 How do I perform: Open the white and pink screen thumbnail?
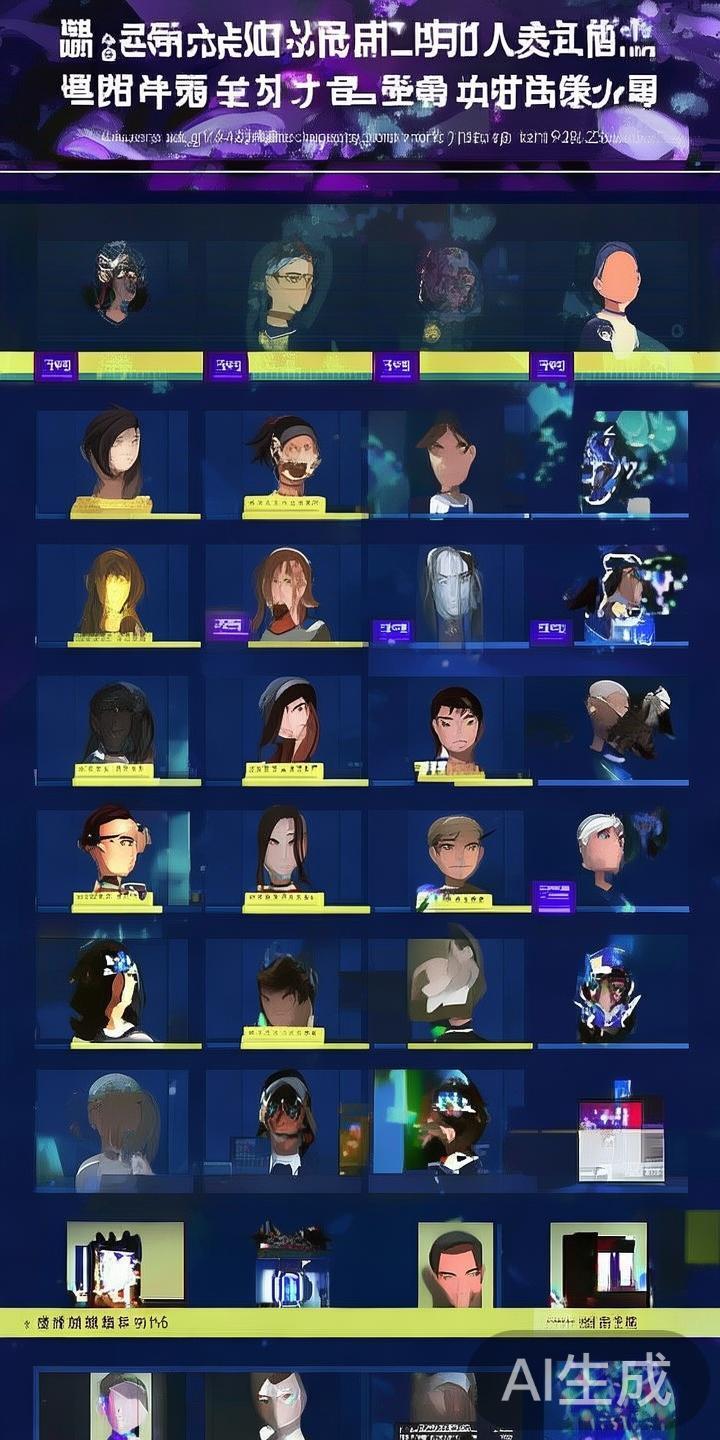(x=621, y=1140)
